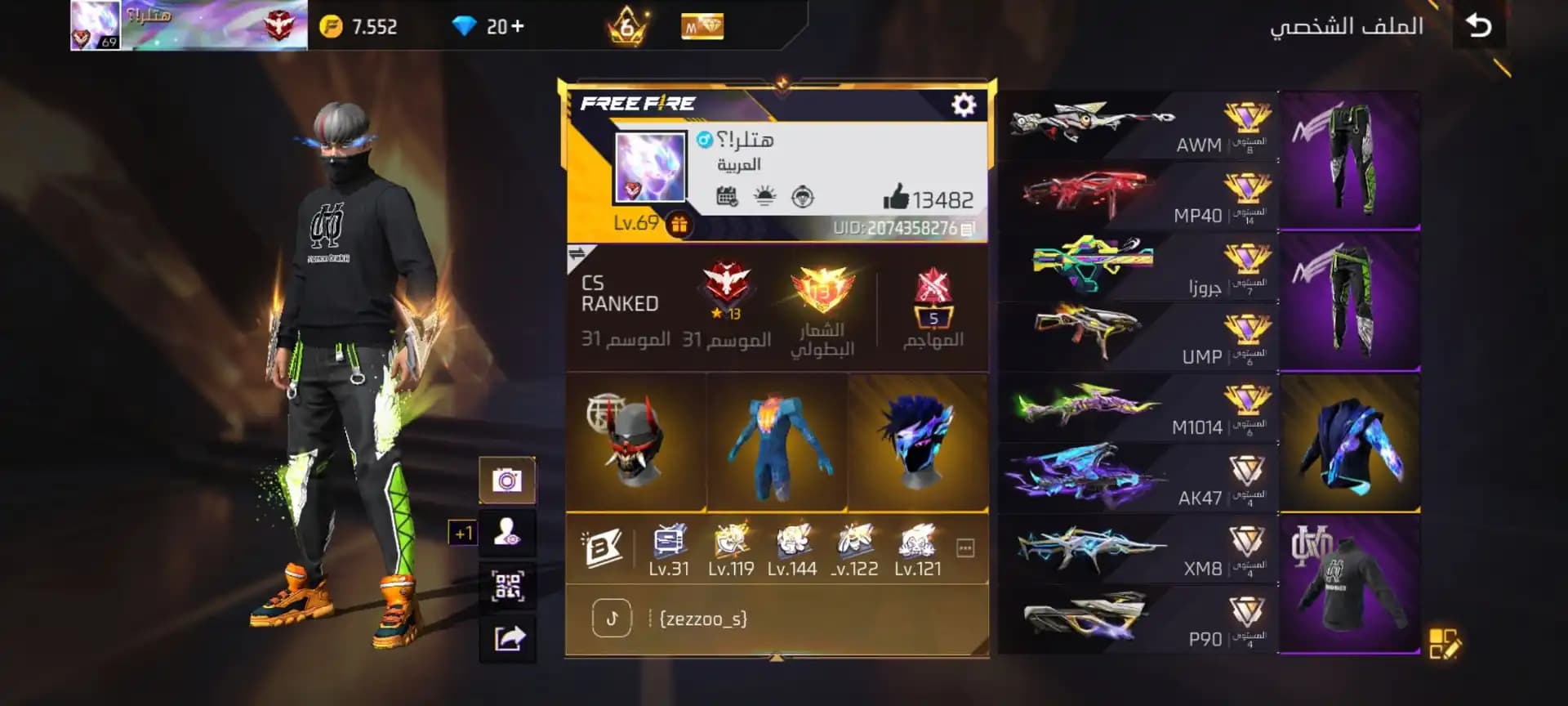Open profile settings via the gear icon

point(962,105)
